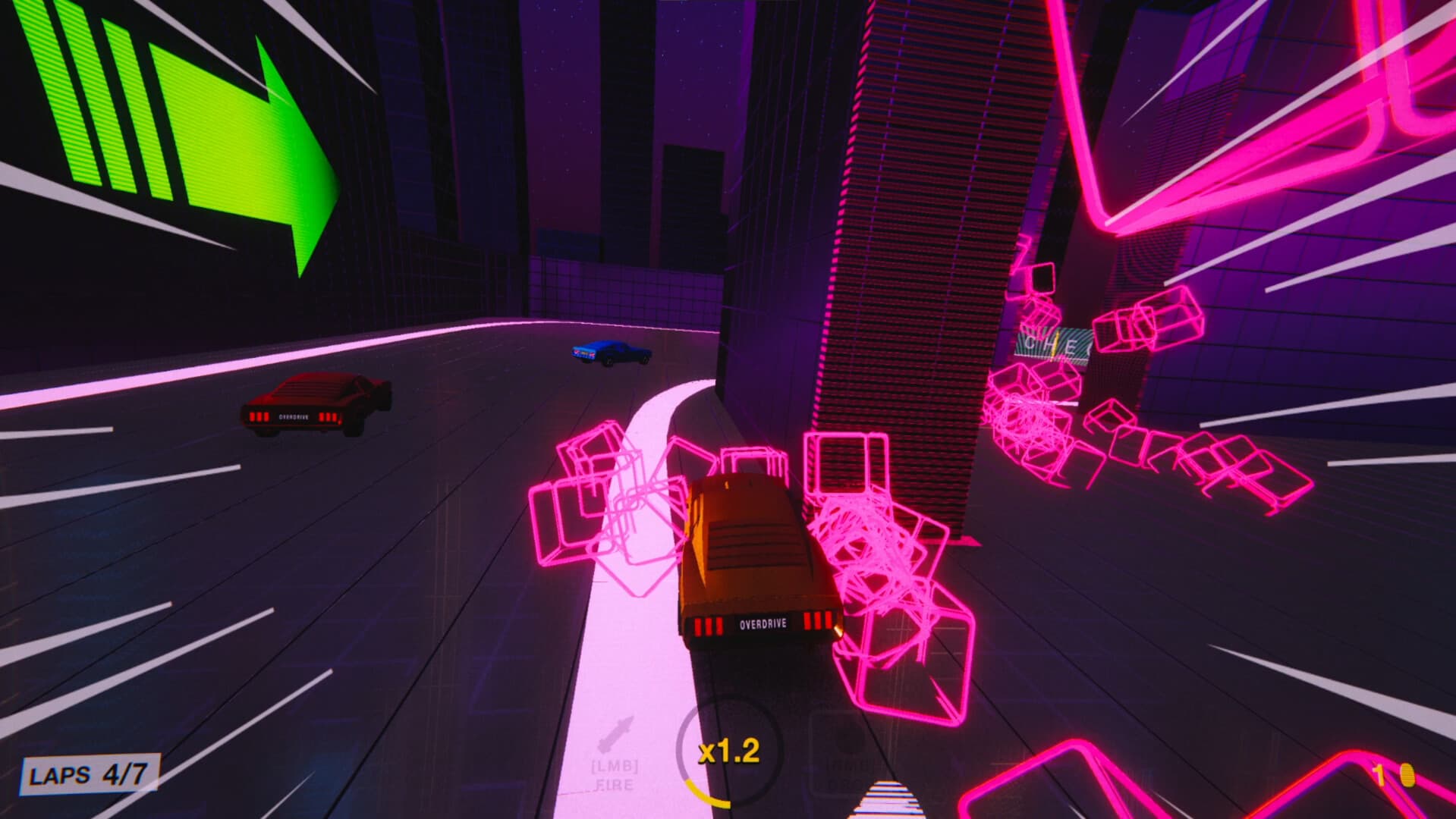Click the blue rival car on the track
1456x819 pixels.
coord(611,353)
